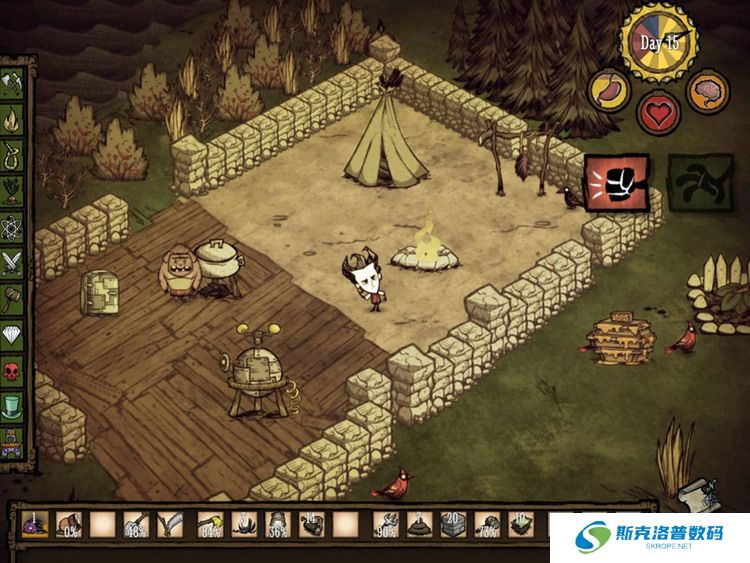Select the inventory item showing 84% durability
Screen dimensions: 750x563
[x=210, y=523]
